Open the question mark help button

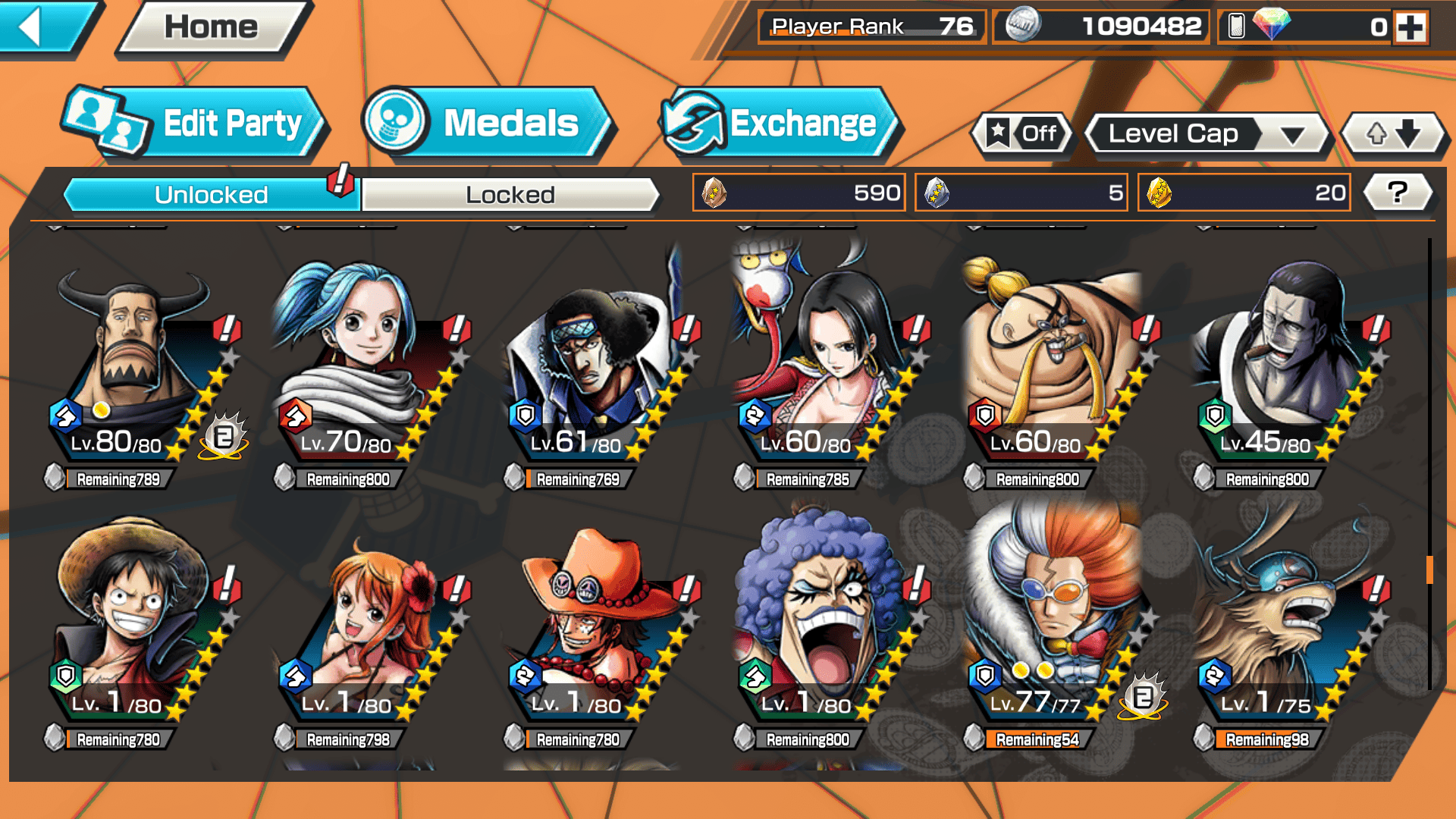pyautogui.click(x=1398, y=193)
